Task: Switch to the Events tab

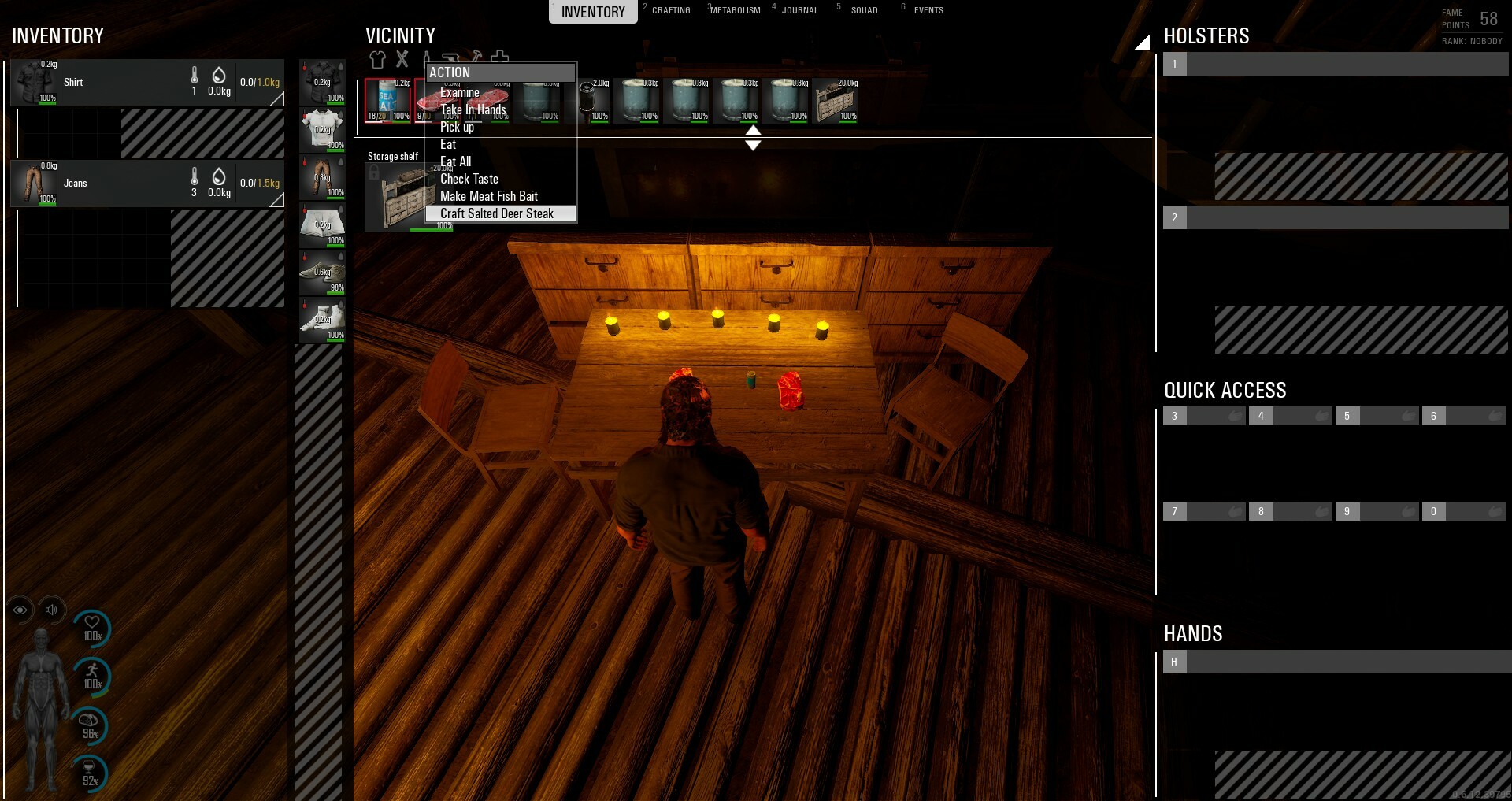Action: tap(928, 10)
